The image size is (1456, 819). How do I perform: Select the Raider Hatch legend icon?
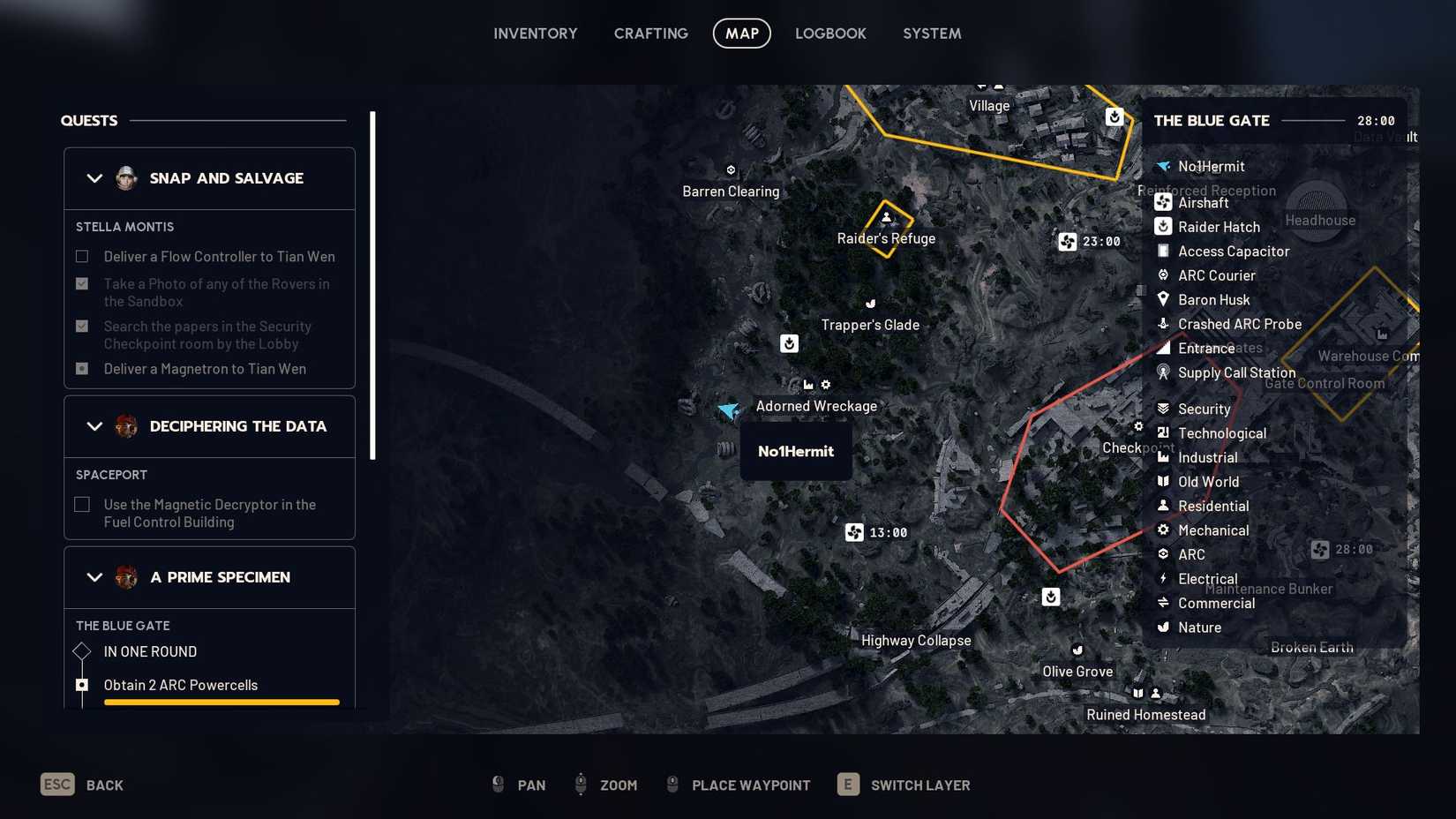coord(1161,227)
